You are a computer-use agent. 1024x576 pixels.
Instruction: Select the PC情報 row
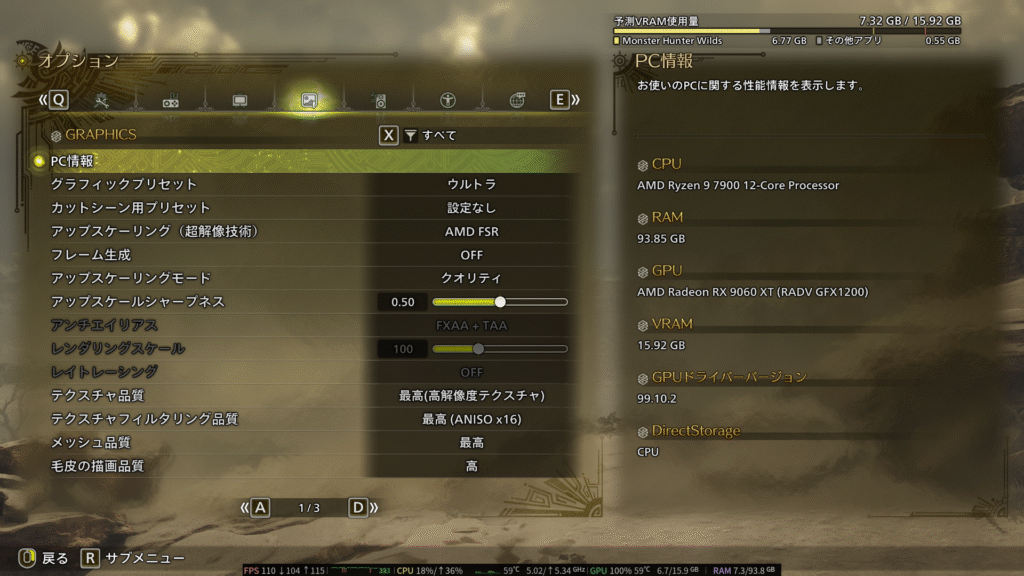point(300,161)
